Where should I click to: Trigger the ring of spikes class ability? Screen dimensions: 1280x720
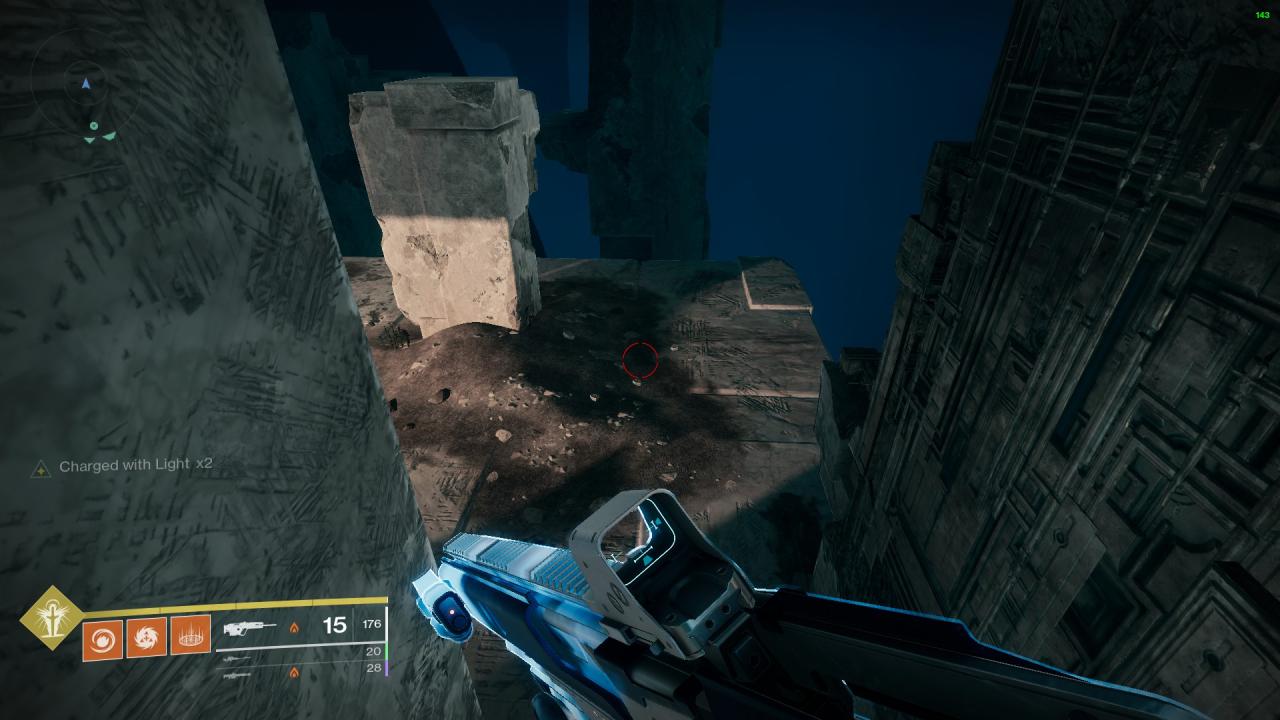pos(190,636)
